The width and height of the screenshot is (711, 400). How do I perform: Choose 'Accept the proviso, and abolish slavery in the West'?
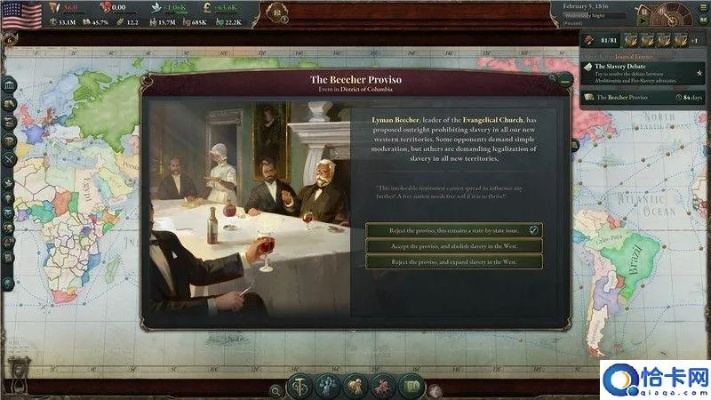point(453,245)
